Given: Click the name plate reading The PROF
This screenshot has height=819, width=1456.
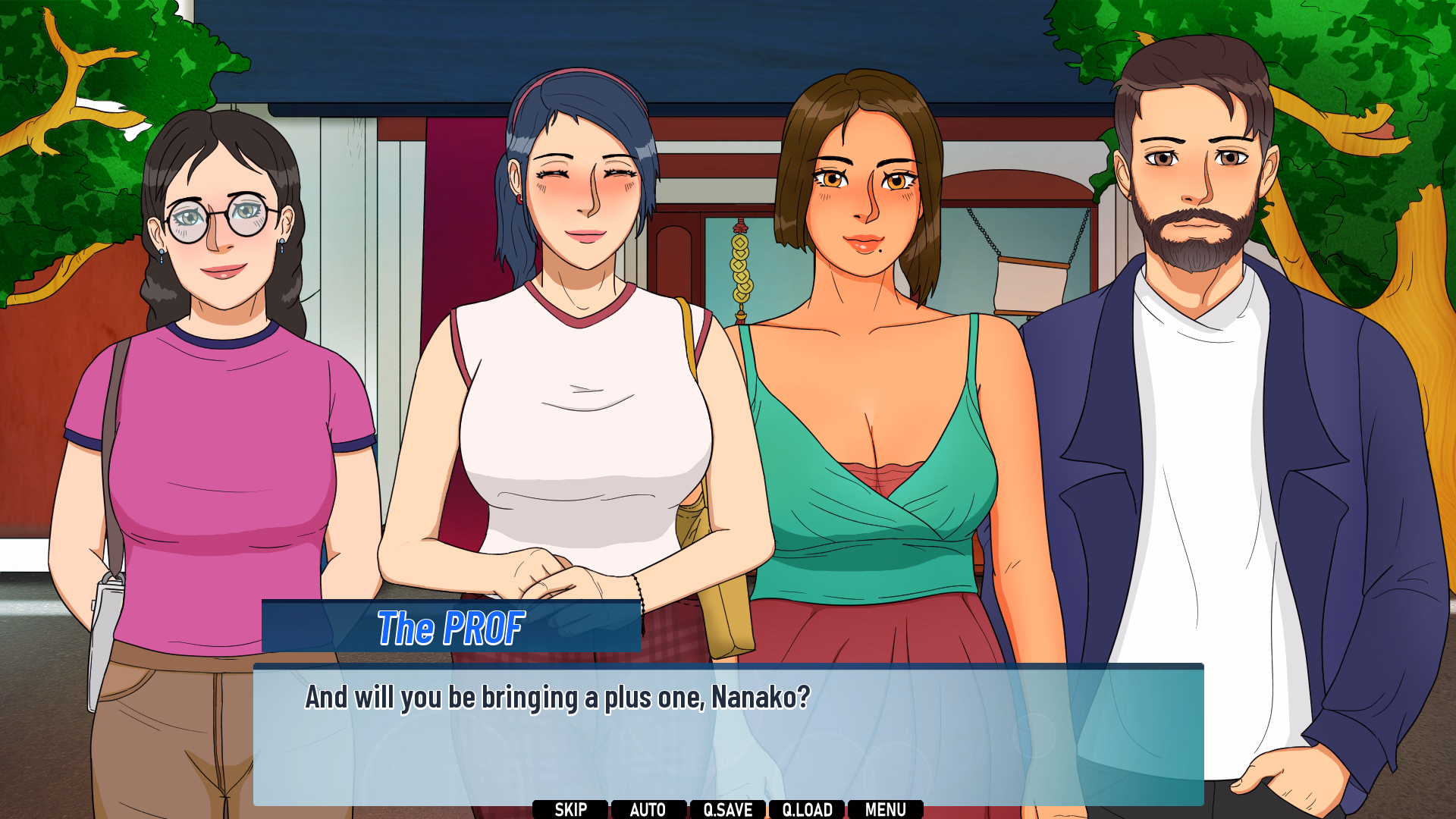Looking at the screenshot, I should pyautogui.click(x=450, y=627).
